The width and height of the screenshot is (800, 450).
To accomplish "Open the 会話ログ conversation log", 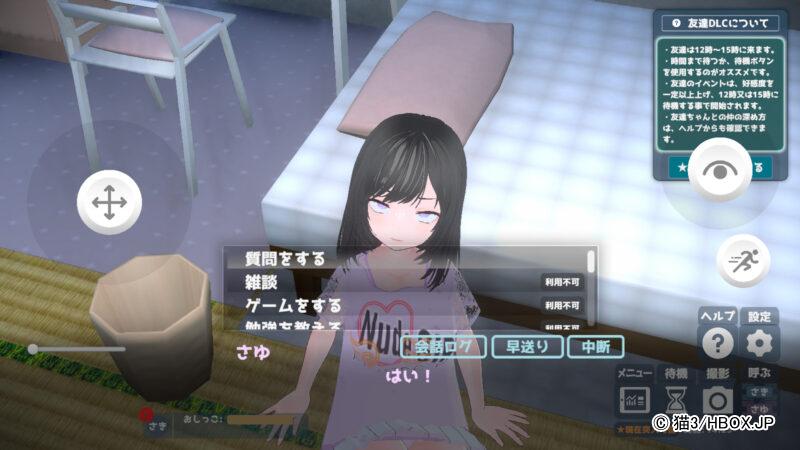I will pos(443,347).
